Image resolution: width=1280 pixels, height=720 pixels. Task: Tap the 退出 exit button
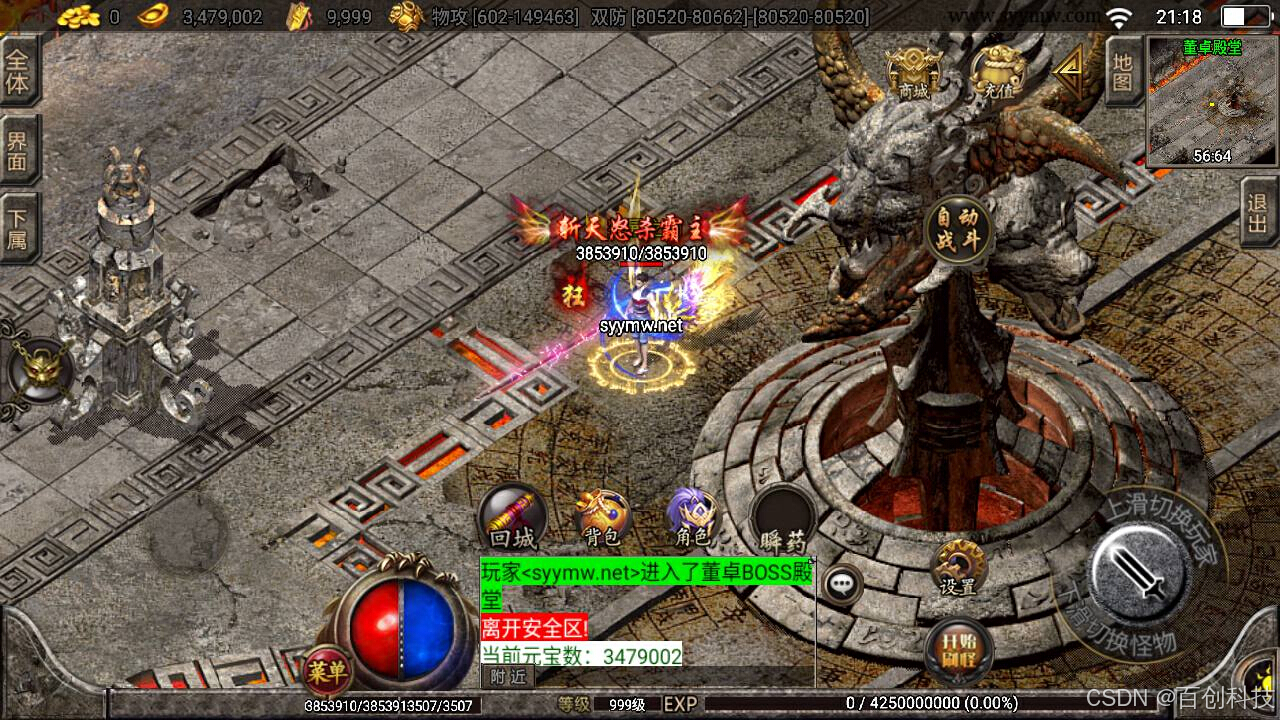1258,211
